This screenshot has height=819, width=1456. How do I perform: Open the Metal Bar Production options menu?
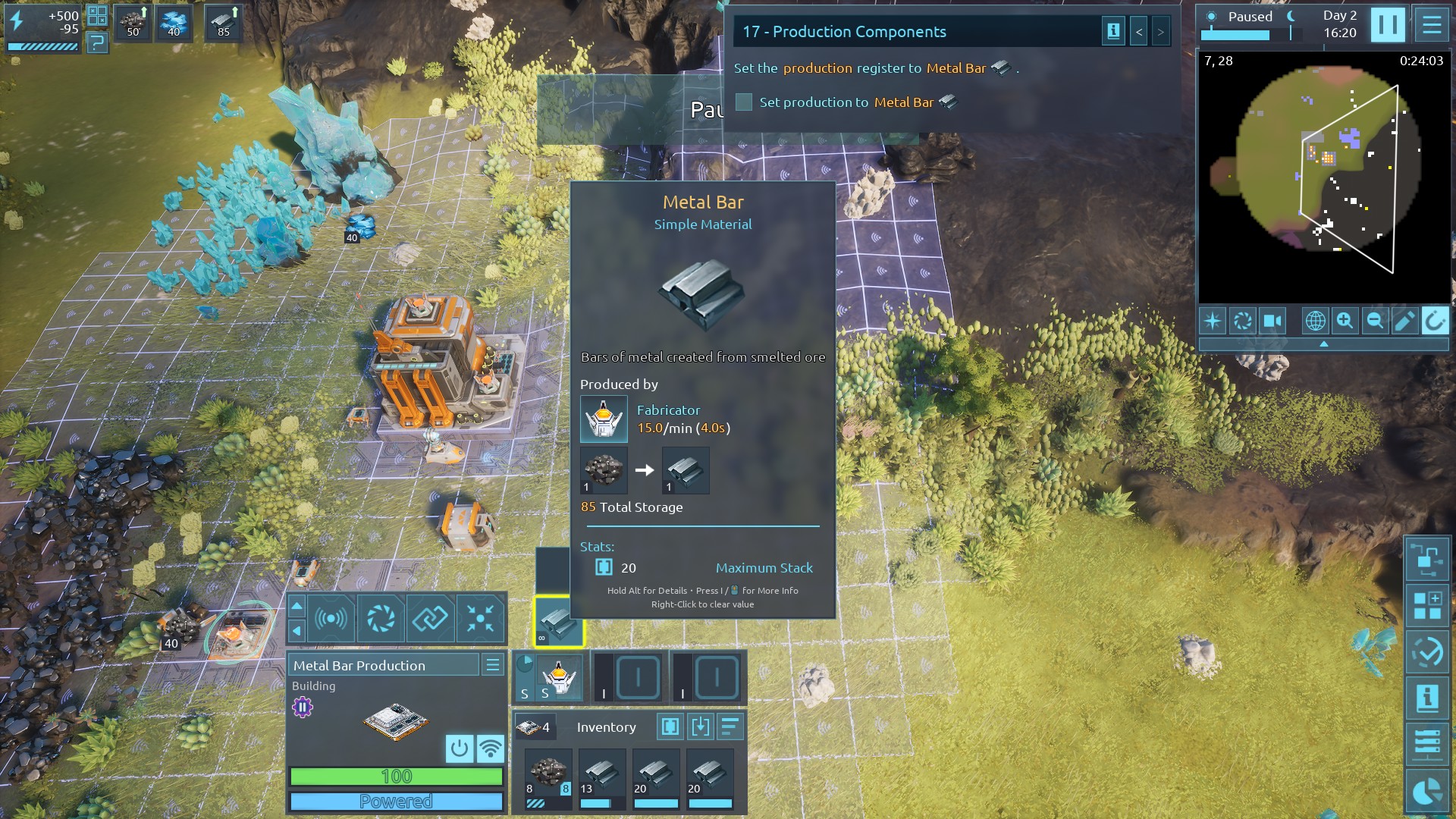coord(492,665)
